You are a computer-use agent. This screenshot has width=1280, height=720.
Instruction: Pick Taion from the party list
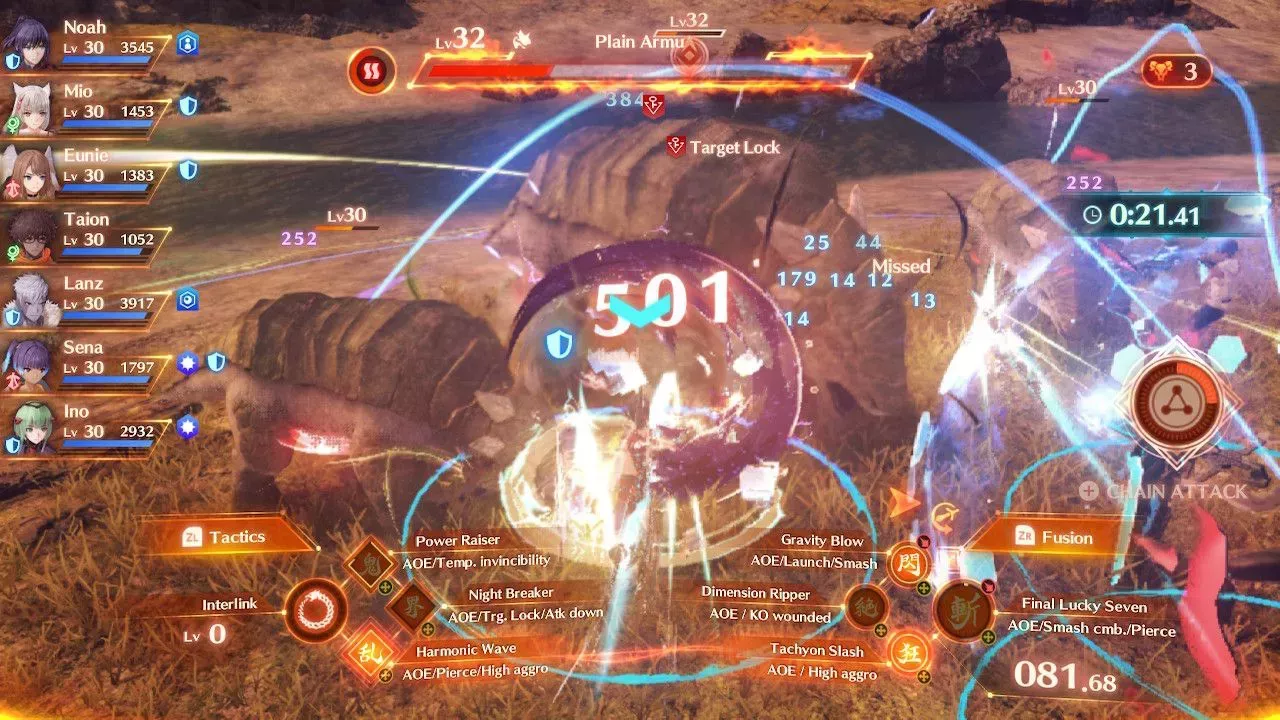(29, 236)
